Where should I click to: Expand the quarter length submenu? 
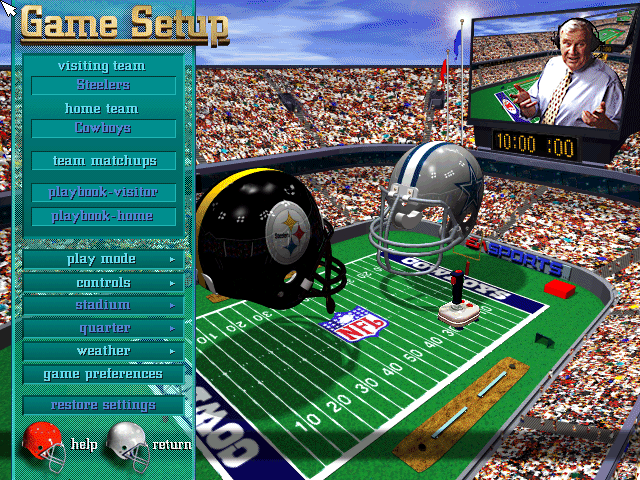coord(104,328)
